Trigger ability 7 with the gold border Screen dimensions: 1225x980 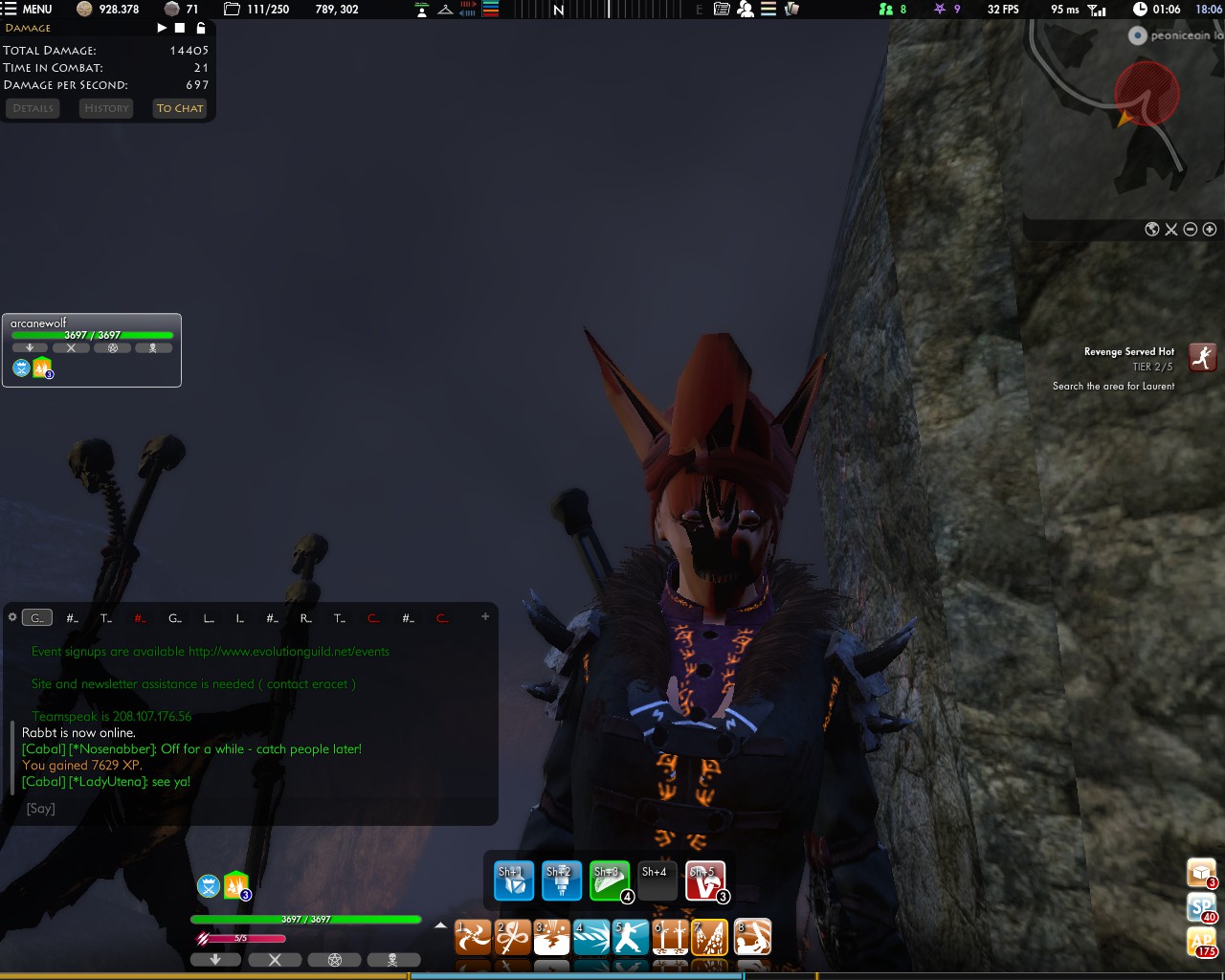tap(709, 938)
